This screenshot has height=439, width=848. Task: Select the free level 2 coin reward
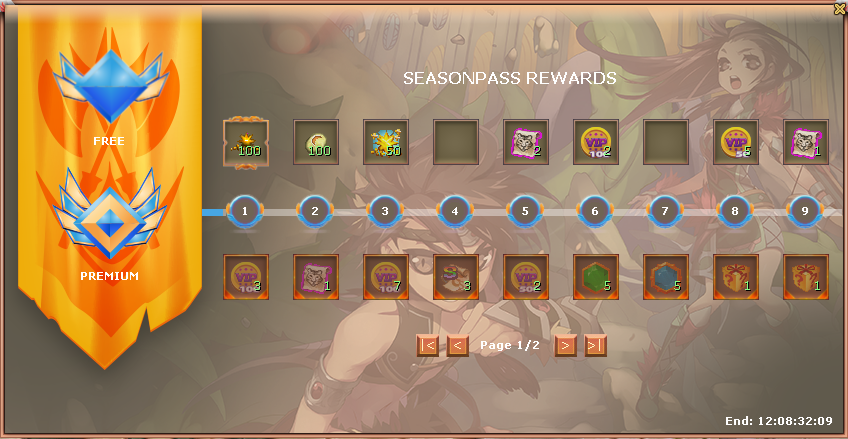[316, 142]
